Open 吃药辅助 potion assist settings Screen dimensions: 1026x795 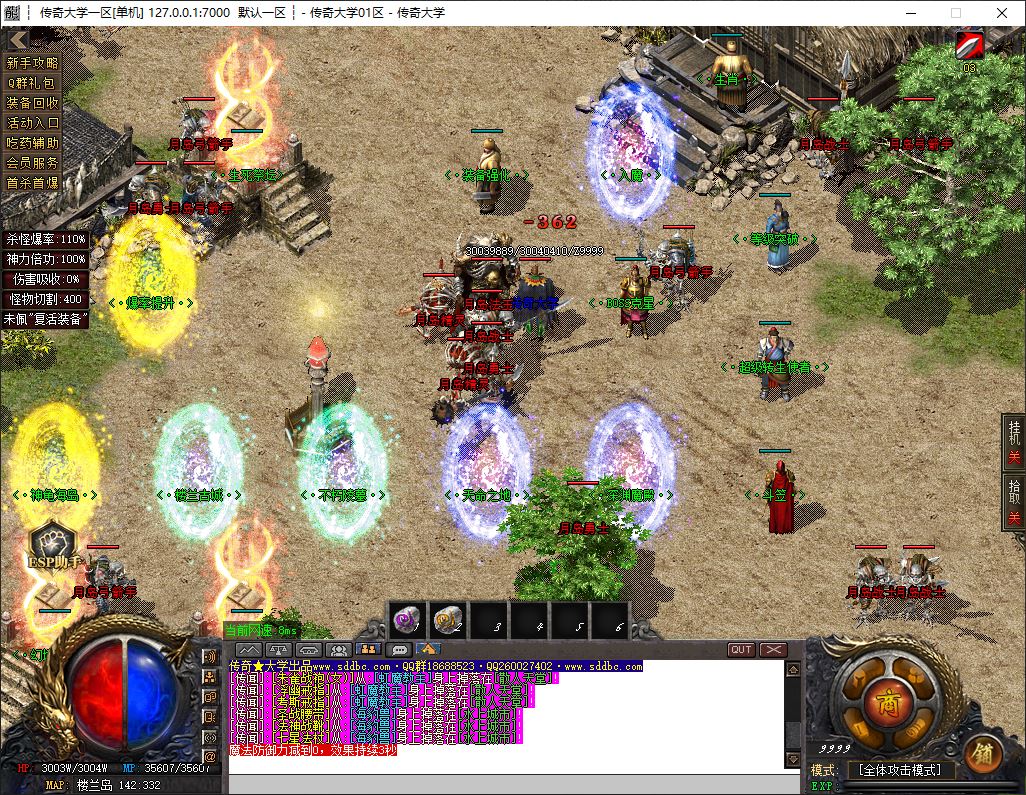pyautogui.click(x=34, y=143)
